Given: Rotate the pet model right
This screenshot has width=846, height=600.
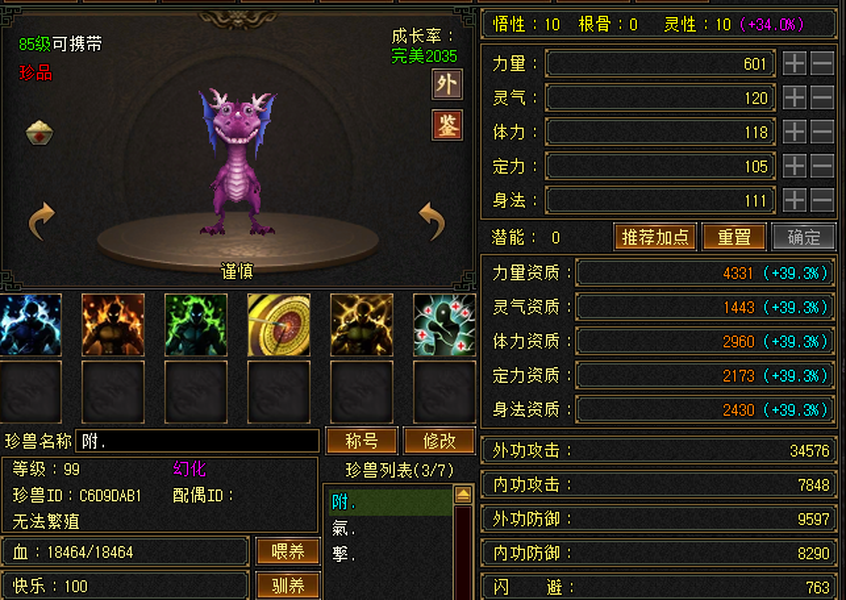Looking at the screenshot, I should pyautogui.click(x=431, y=221).
